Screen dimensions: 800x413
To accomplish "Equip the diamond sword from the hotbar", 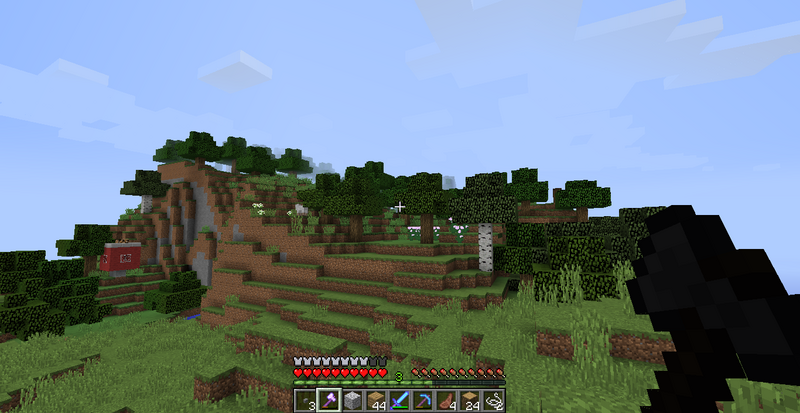I will [399, 401].
